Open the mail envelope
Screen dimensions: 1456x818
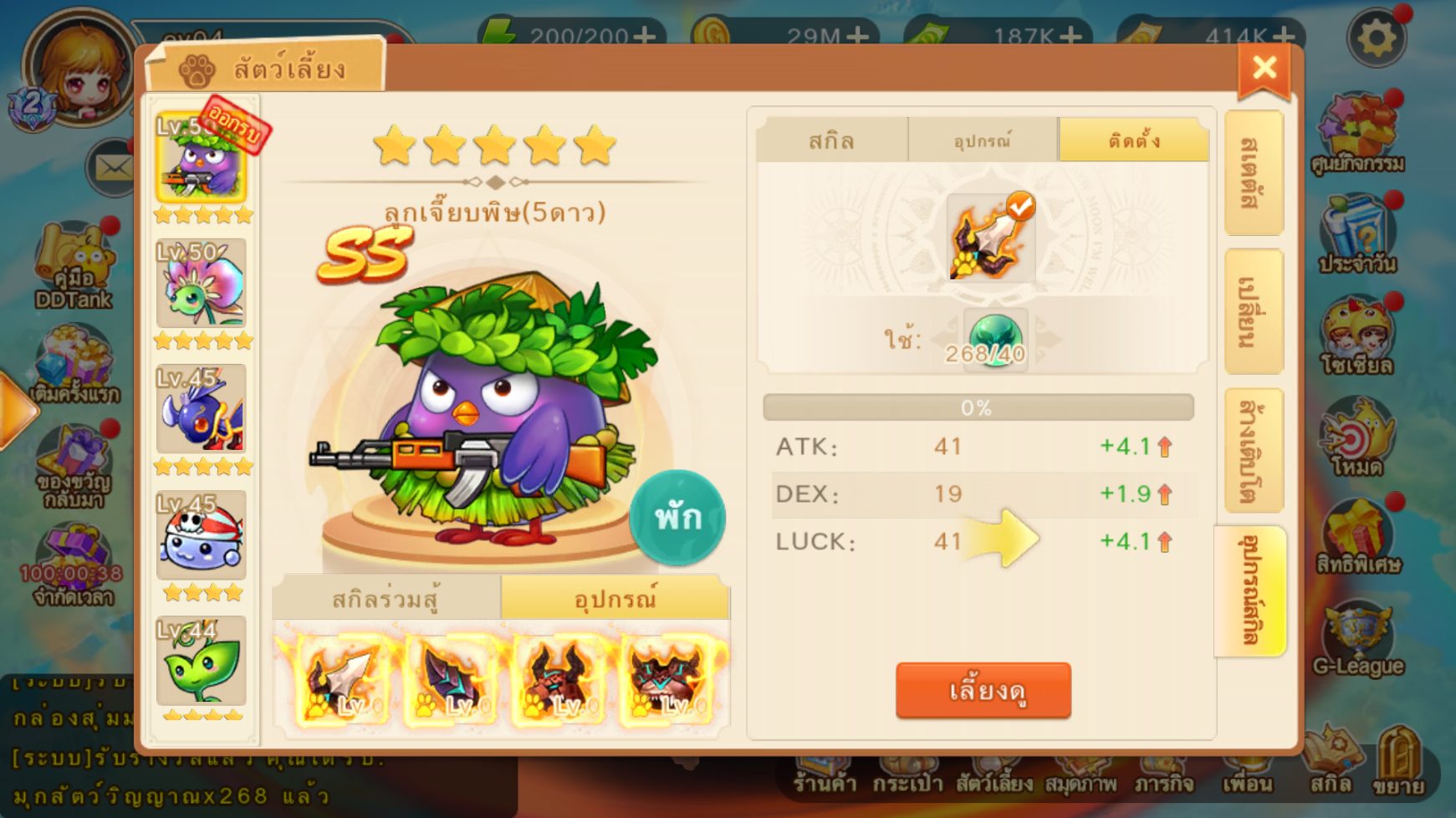coord(112,168)
